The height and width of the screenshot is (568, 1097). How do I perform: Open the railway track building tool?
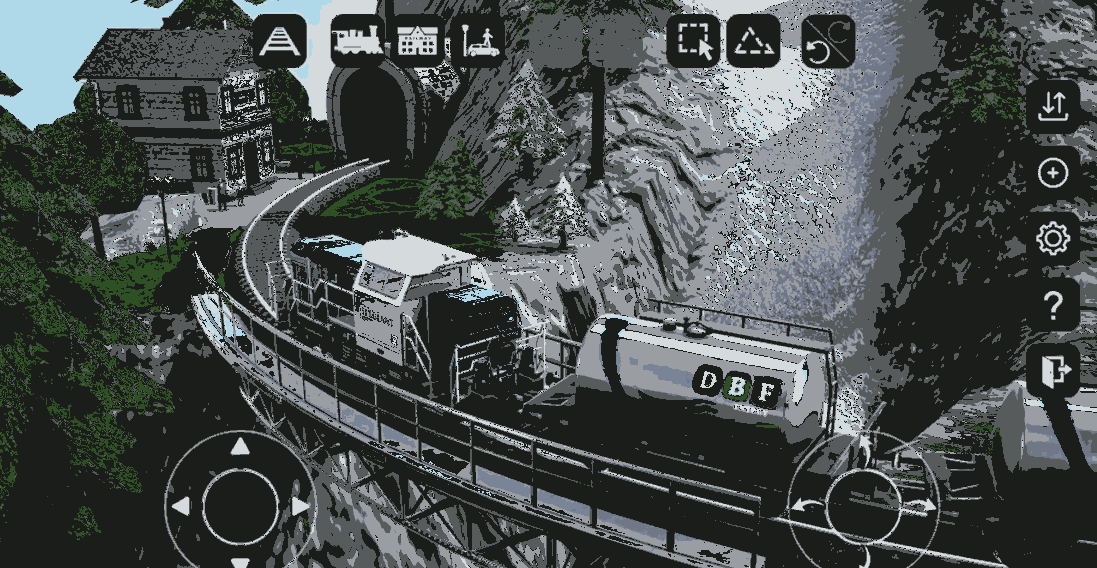(280, 42)
